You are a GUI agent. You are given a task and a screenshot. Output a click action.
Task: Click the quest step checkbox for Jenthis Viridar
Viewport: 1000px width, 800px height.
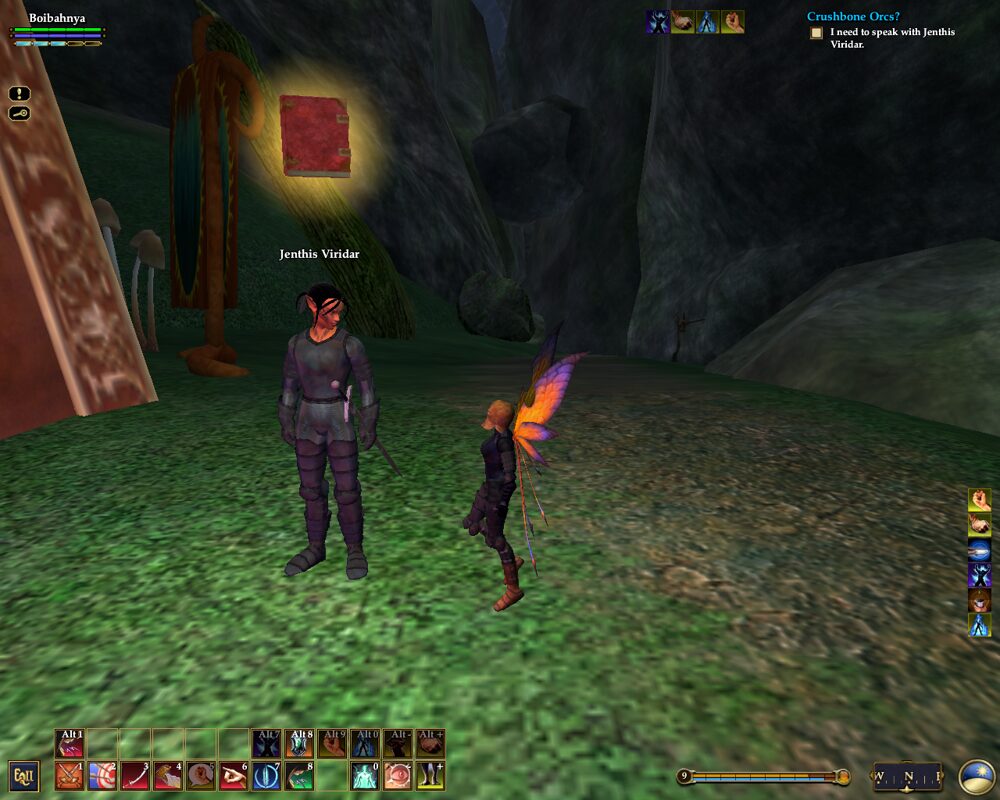816,33
